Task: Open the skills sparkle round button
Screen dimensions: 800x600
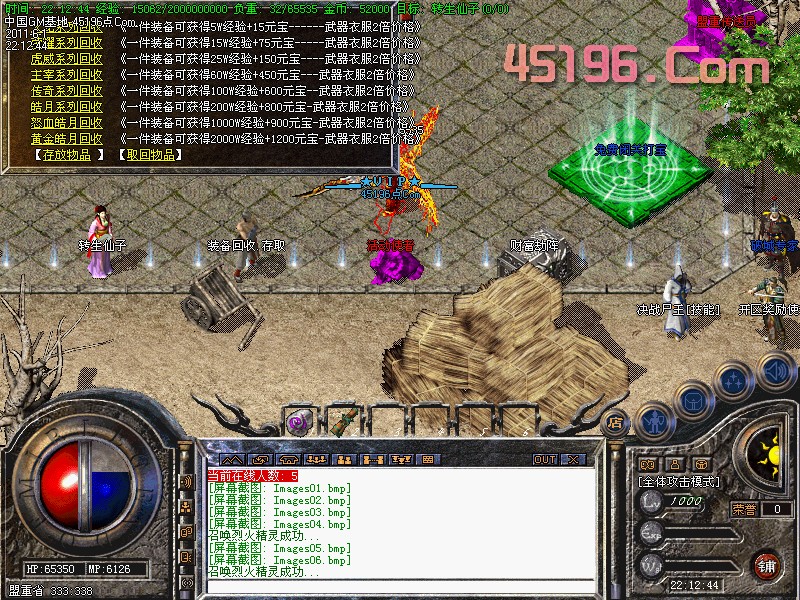Action: [734, 380]
